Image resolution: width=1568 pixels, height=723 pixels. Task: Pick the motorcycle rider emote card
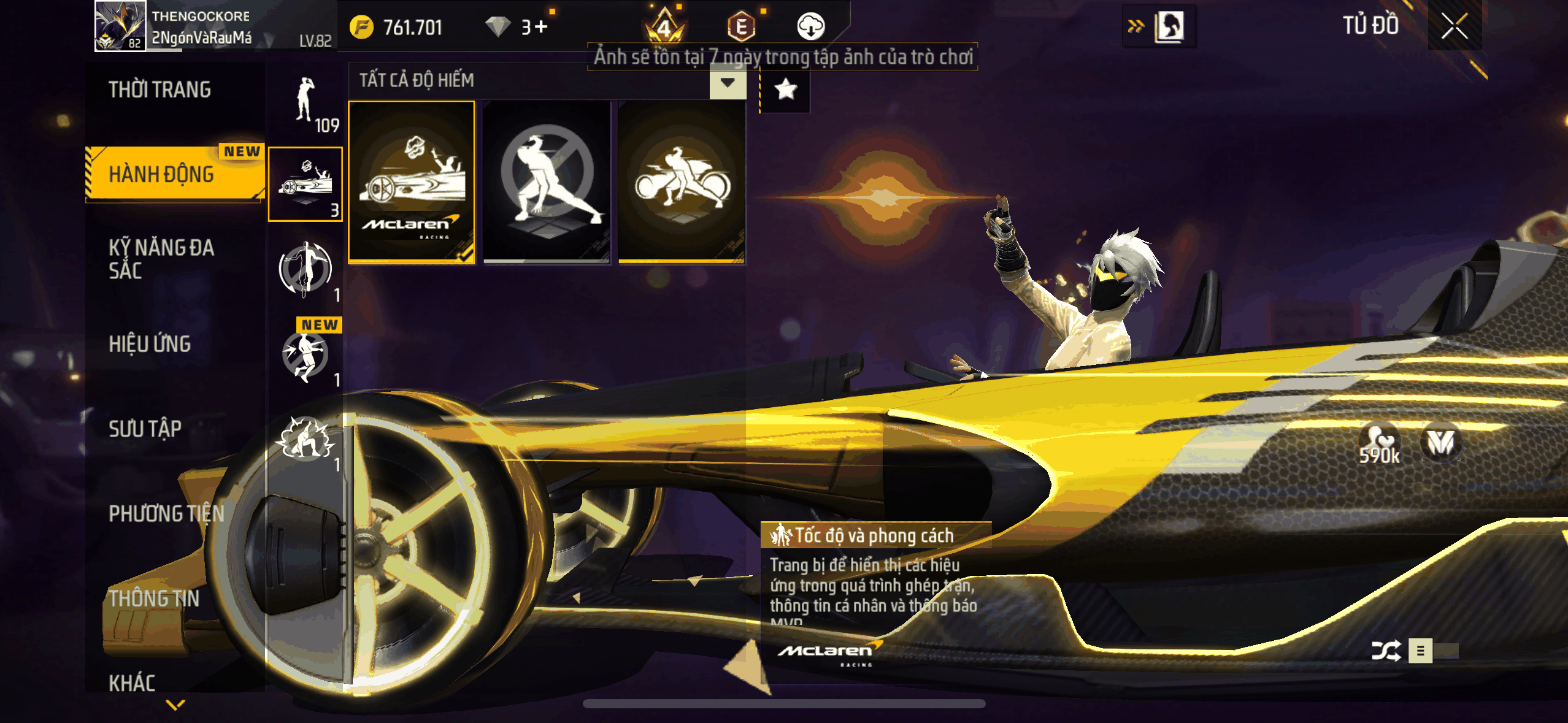682,182
